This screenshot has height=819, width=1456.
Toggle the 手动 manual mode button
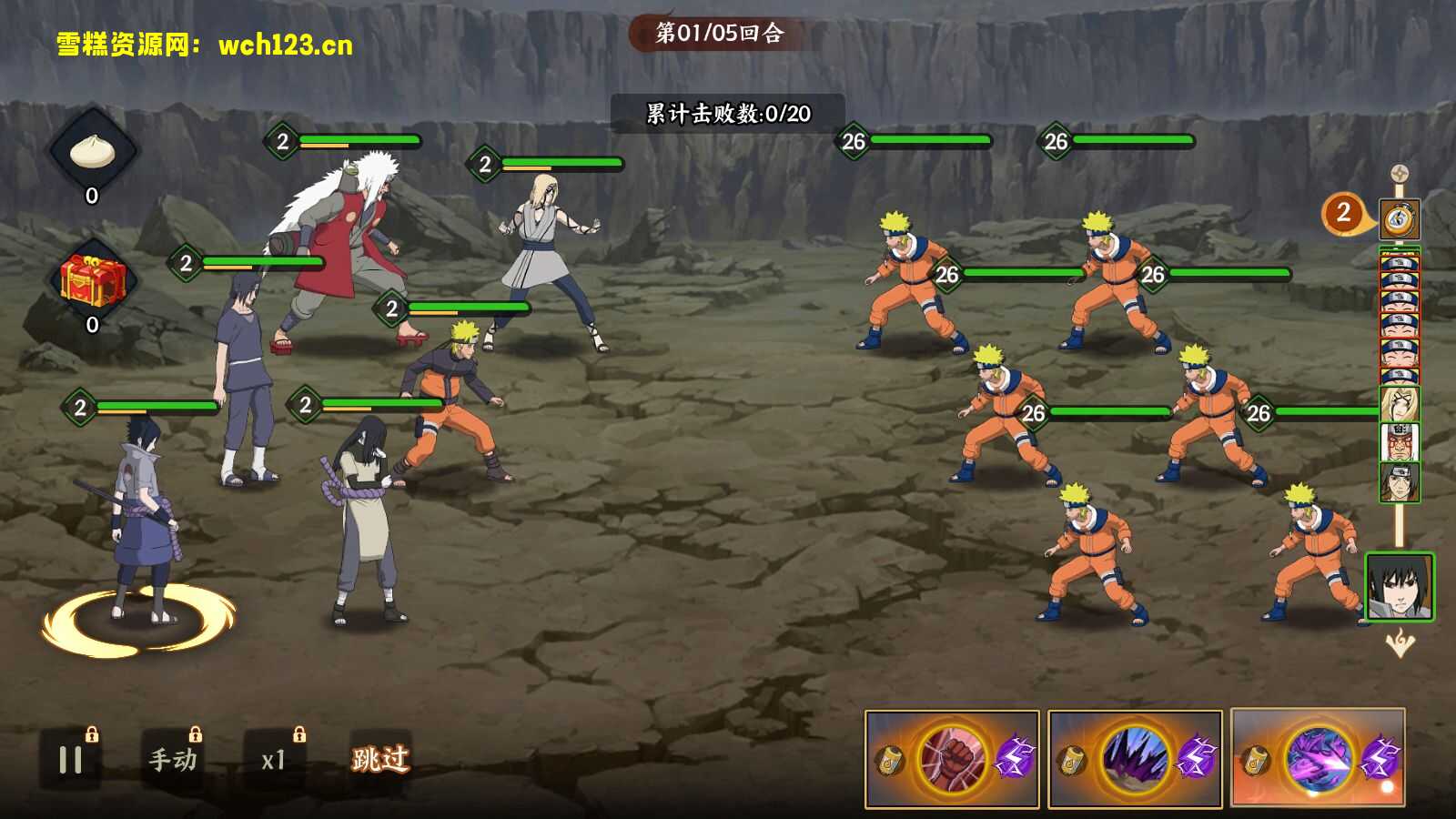[x=173, y=760]
